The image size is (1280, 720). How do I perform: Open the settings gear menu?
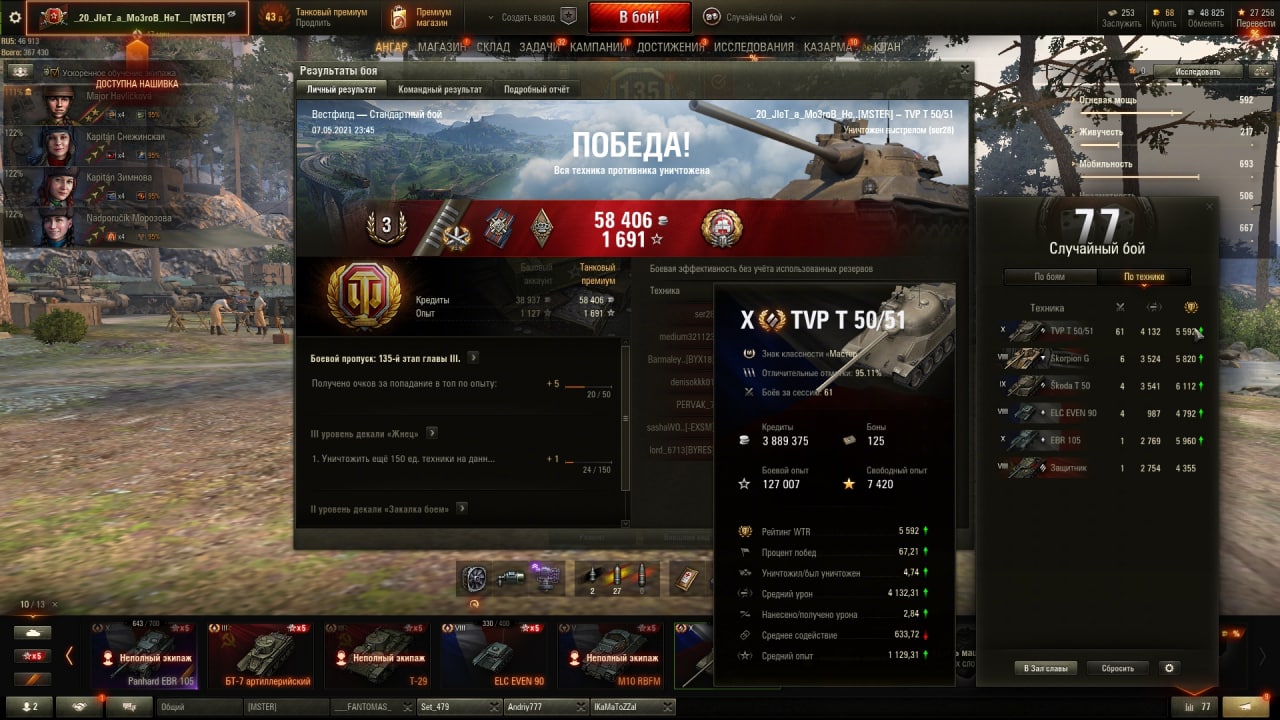click(15, 17)
